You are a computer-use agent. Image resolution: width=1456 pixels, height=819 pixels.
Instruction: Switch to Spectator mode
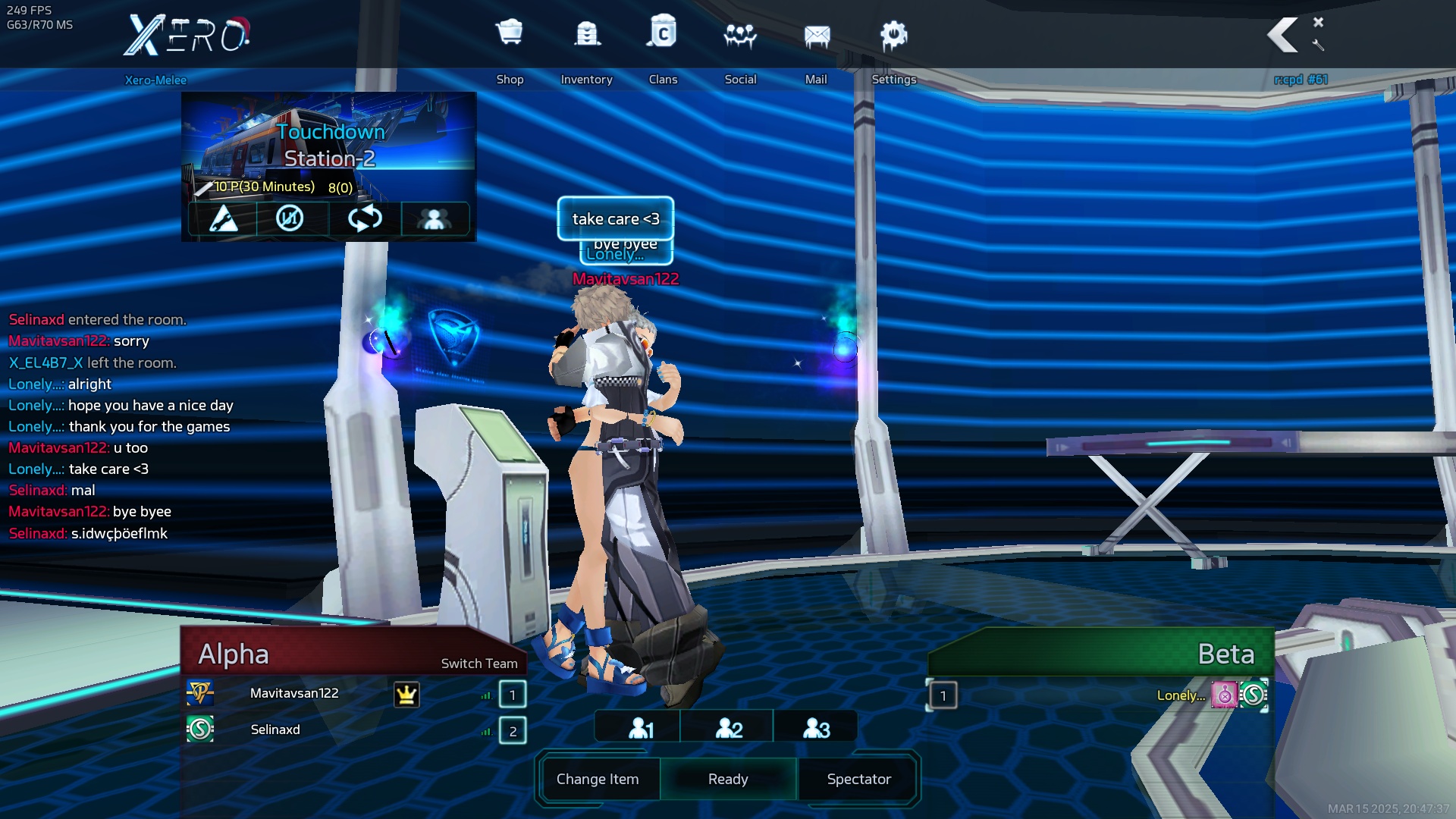pos(858,779)
